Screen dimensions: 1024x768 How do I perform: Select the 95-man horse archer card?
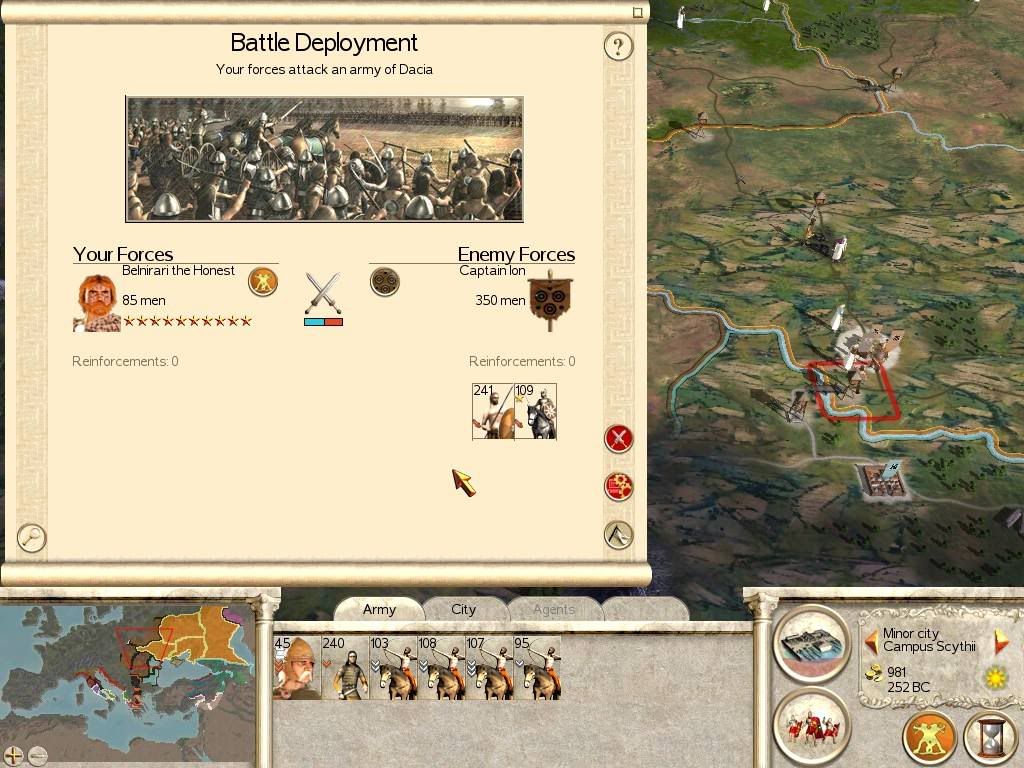tap(536, 667)
